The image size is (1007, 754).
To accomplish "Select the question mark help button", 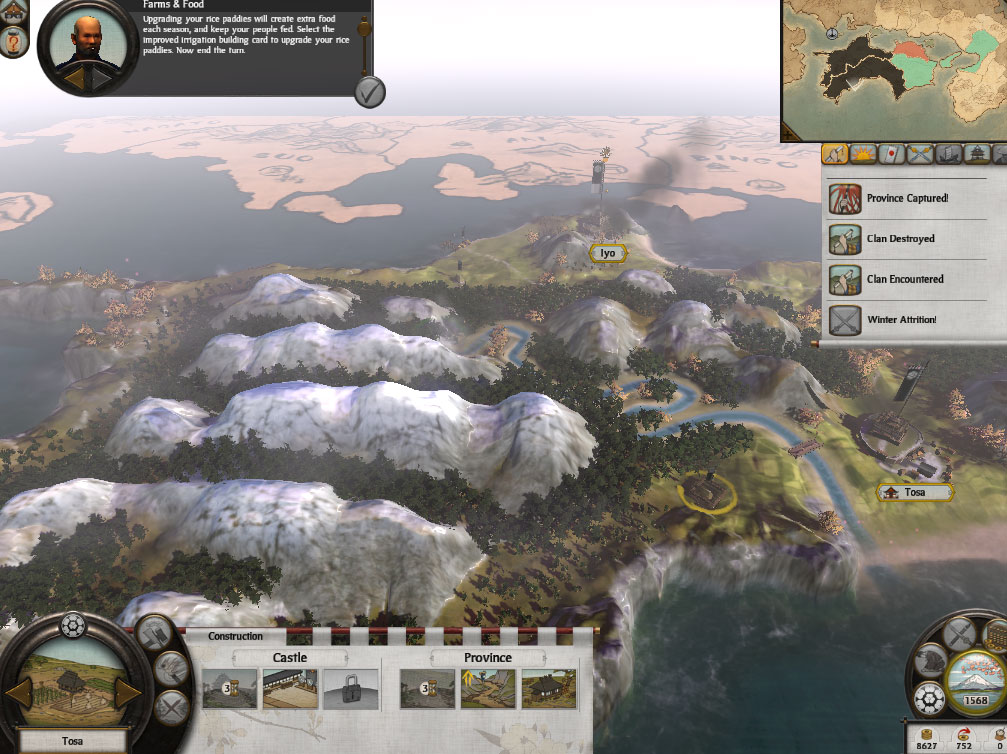I will click(x=13, y=41).
